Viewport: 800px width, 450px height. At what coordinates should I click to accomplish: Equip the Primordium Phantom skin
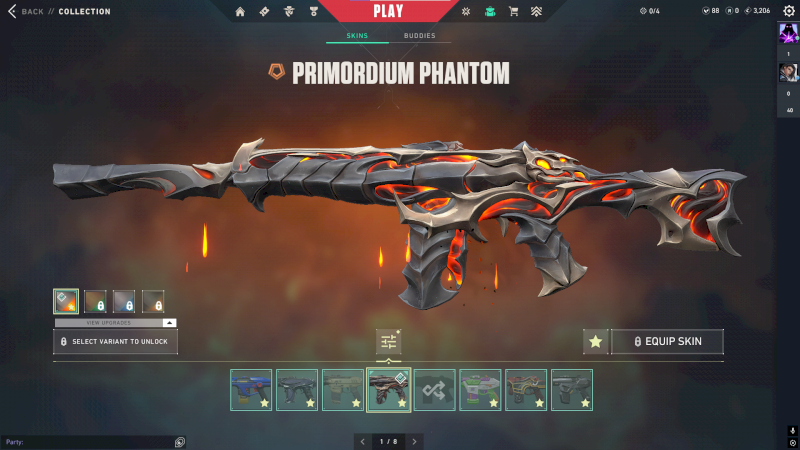click(x=667, y=341)
